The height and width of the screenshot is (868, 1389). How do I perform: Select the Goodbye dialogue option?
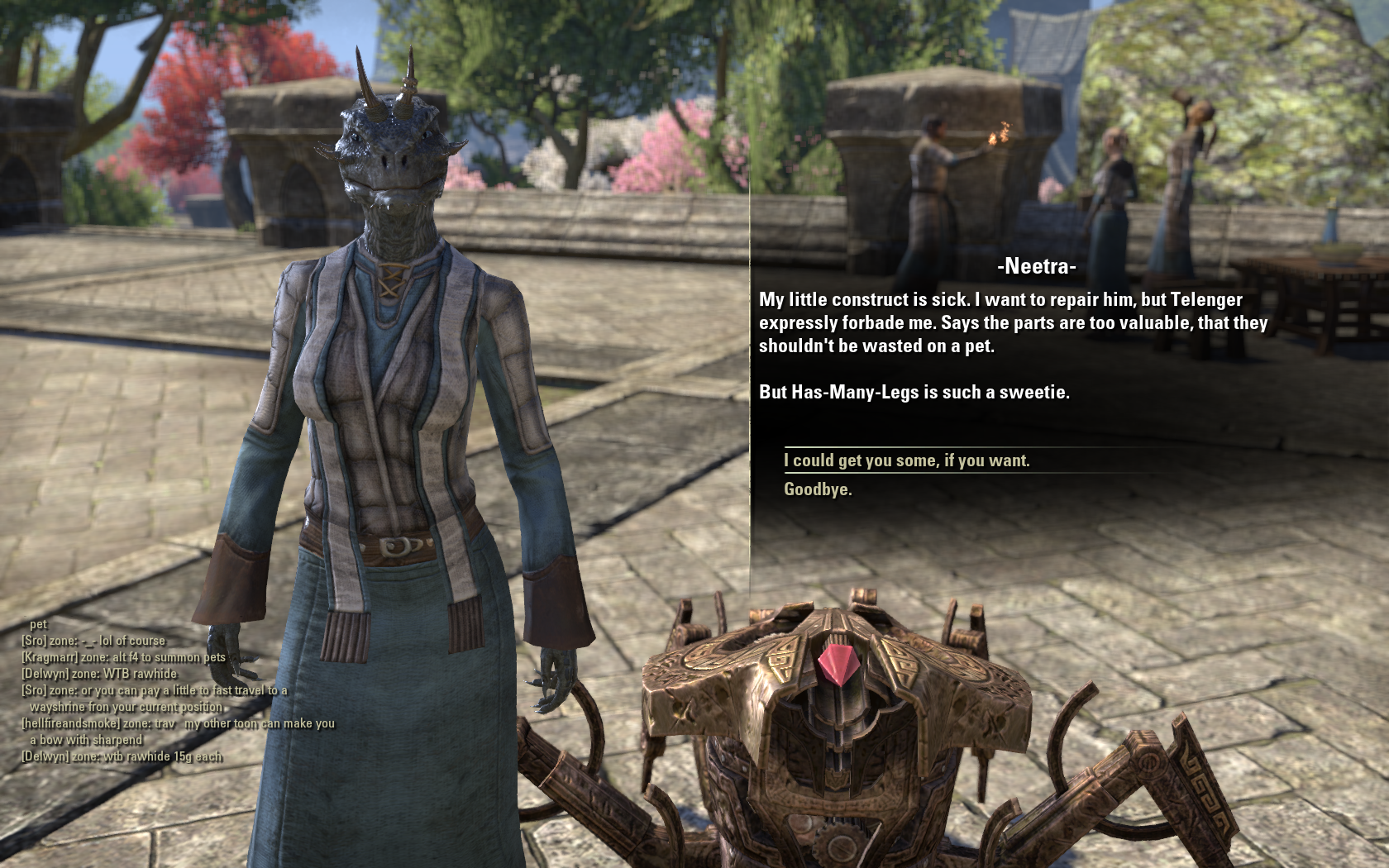818,489
